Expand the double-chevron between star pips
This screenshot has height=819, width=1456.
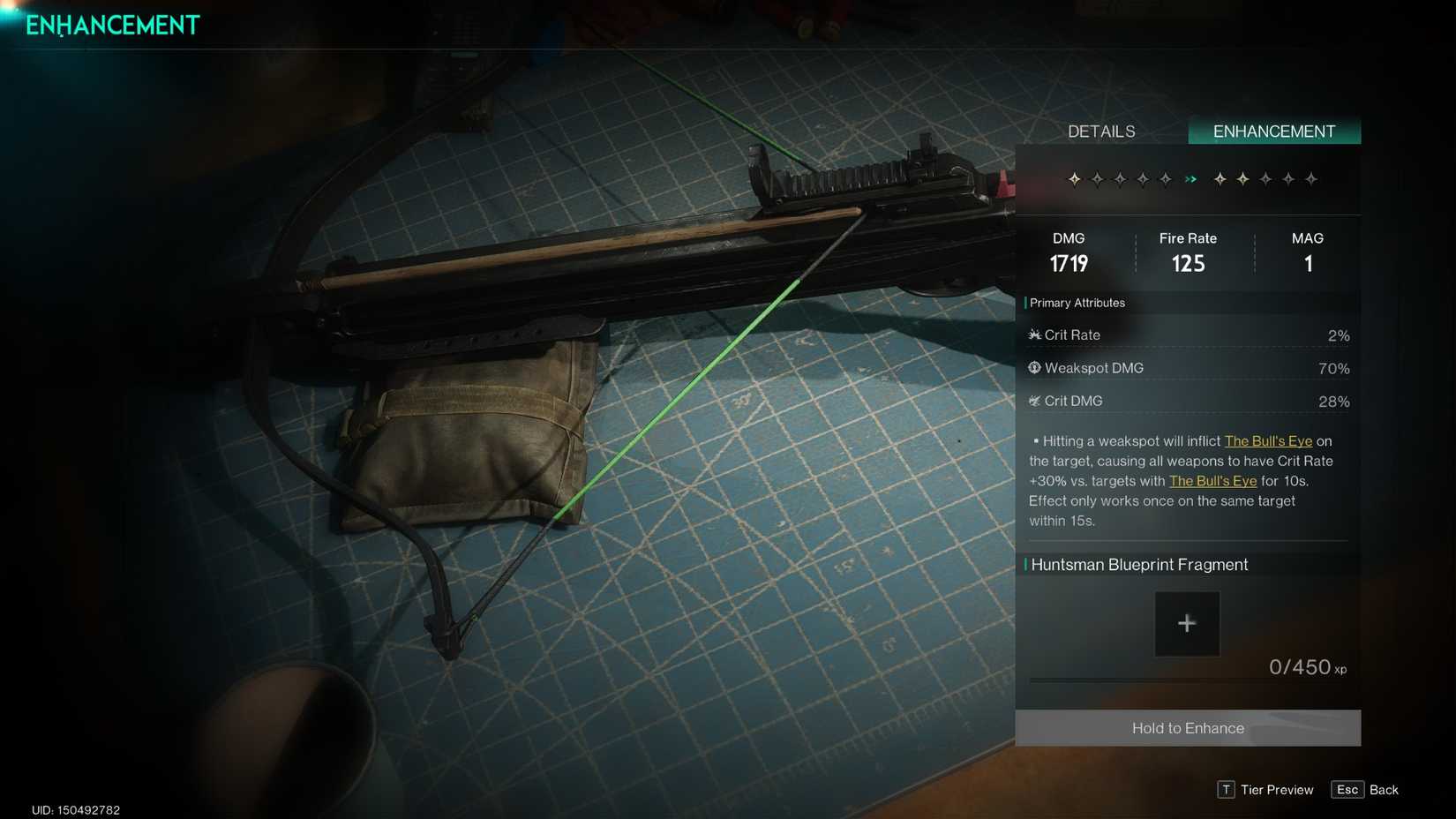click(1190, 179)
